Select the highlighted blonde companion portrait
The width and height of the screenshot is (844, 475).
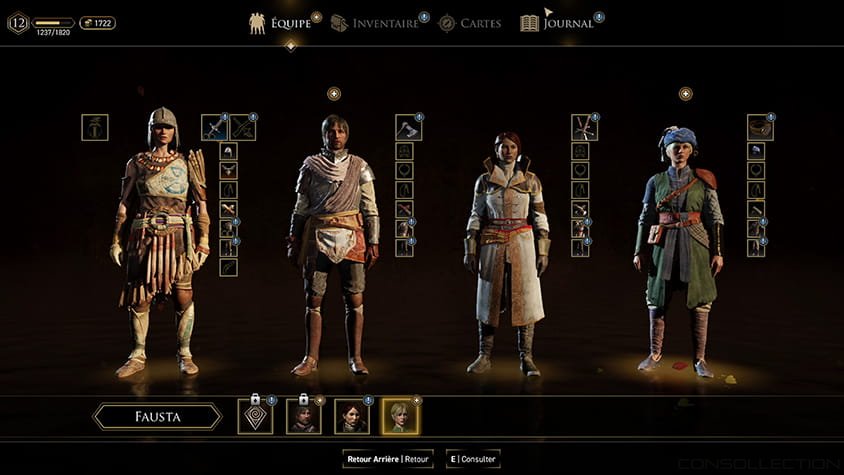point(399,416)
